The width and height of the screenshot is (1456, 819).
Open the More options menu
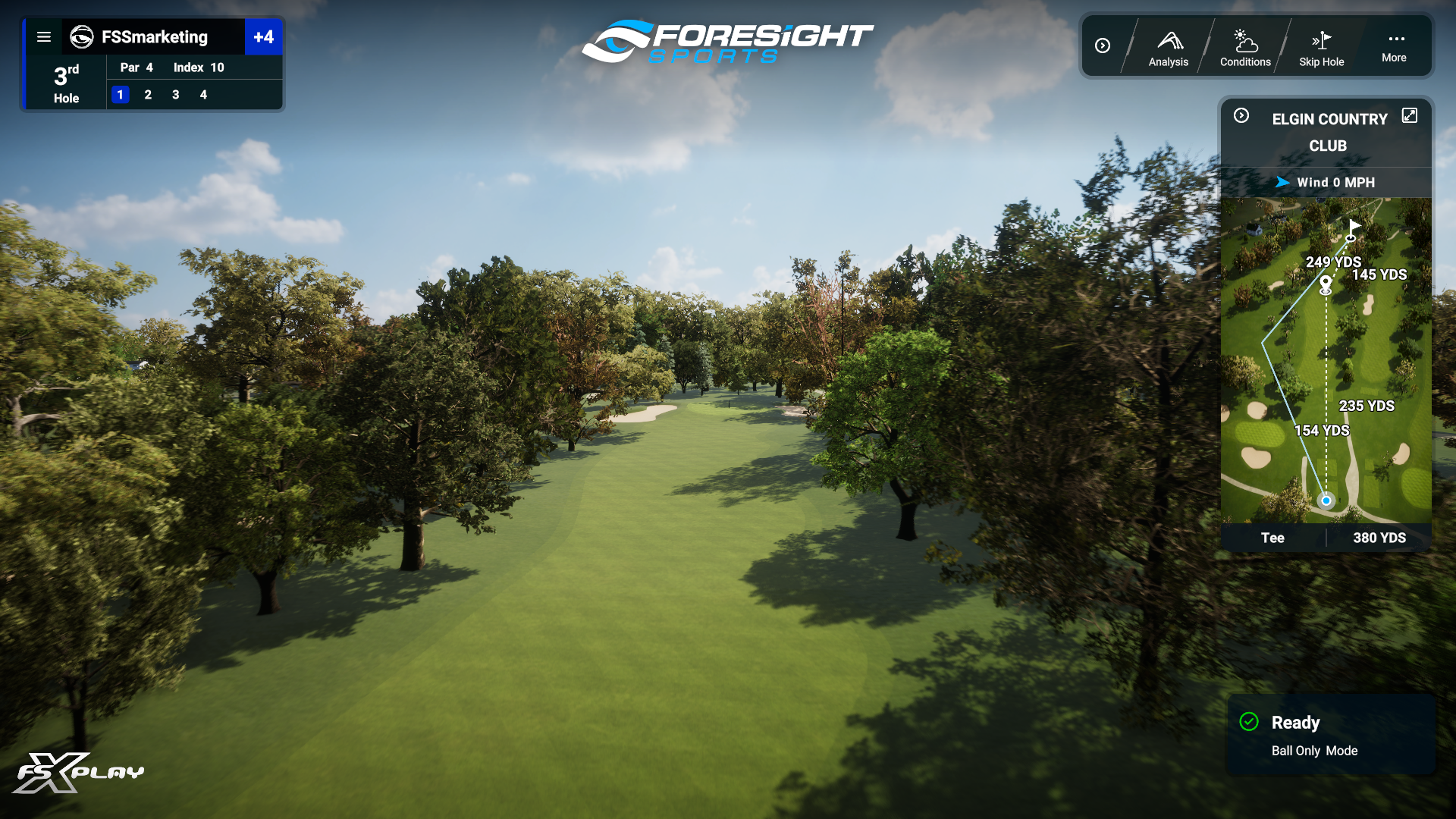click(1394, 47)
